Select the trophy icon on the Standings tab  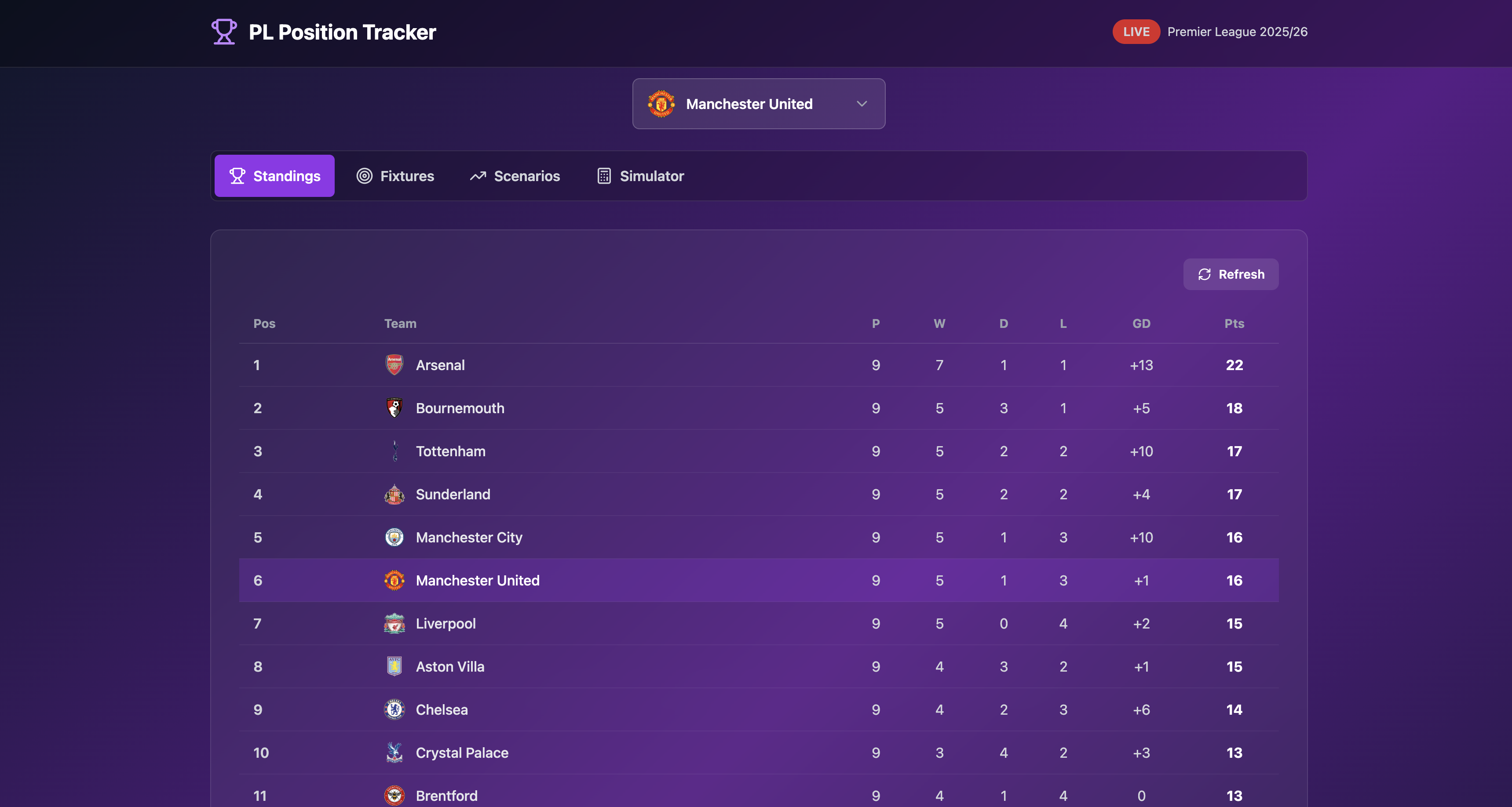[x=238, y=175]
